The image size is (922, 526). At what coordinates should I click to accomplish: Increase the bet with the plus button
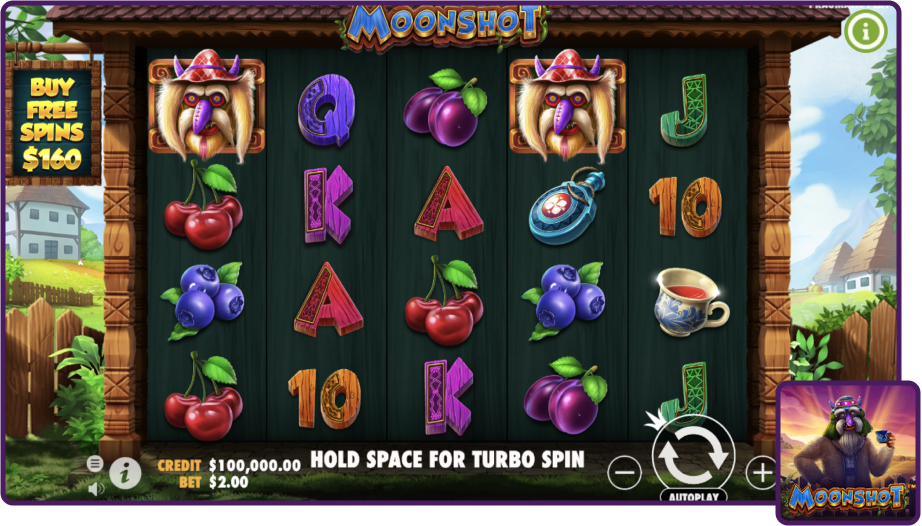pyautogui.click(x=762, y=471)
